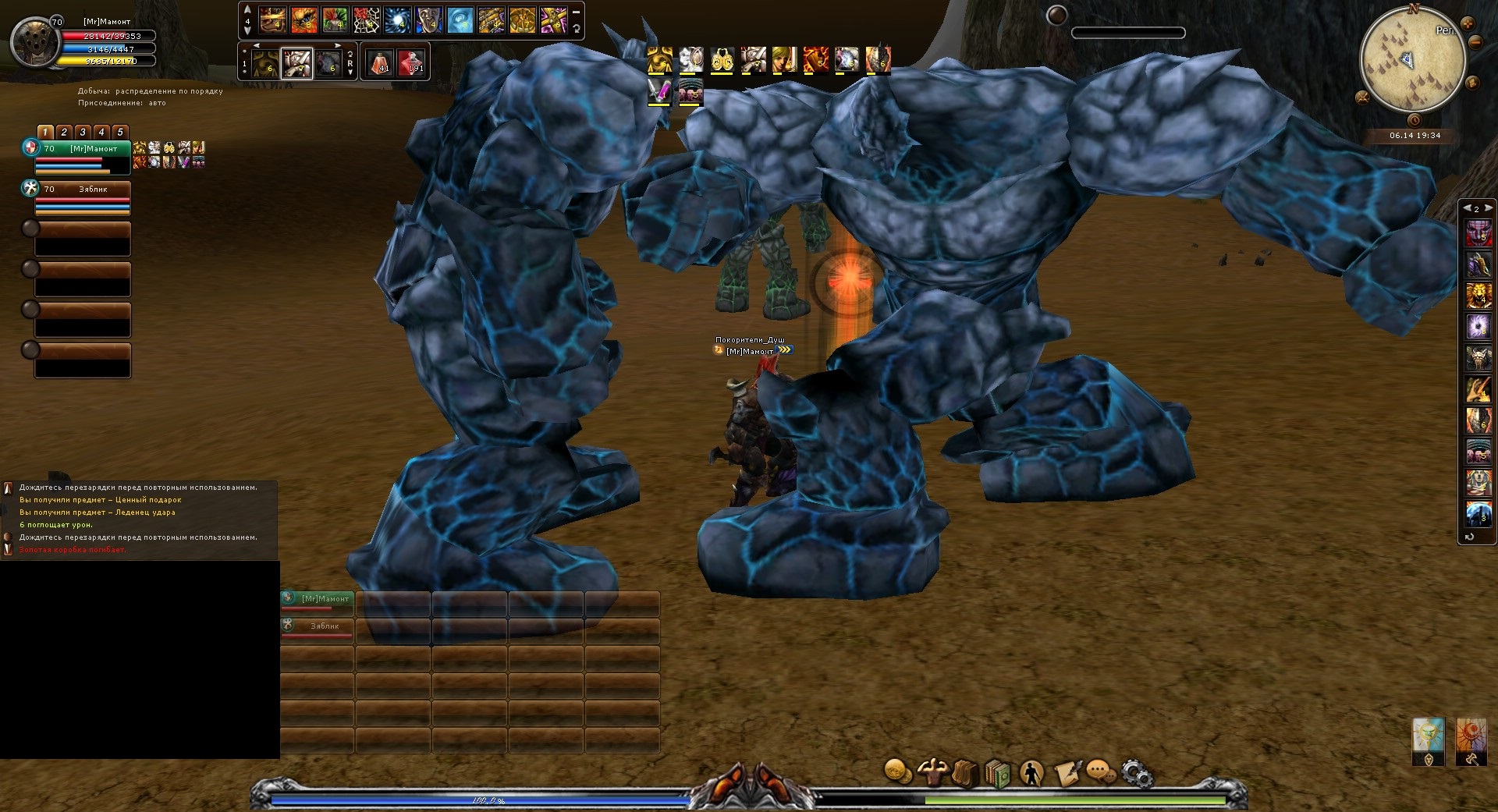Click the clock button under the minimap
The height and width of the screenshot is (812, 1498).
coord(1415,120)
